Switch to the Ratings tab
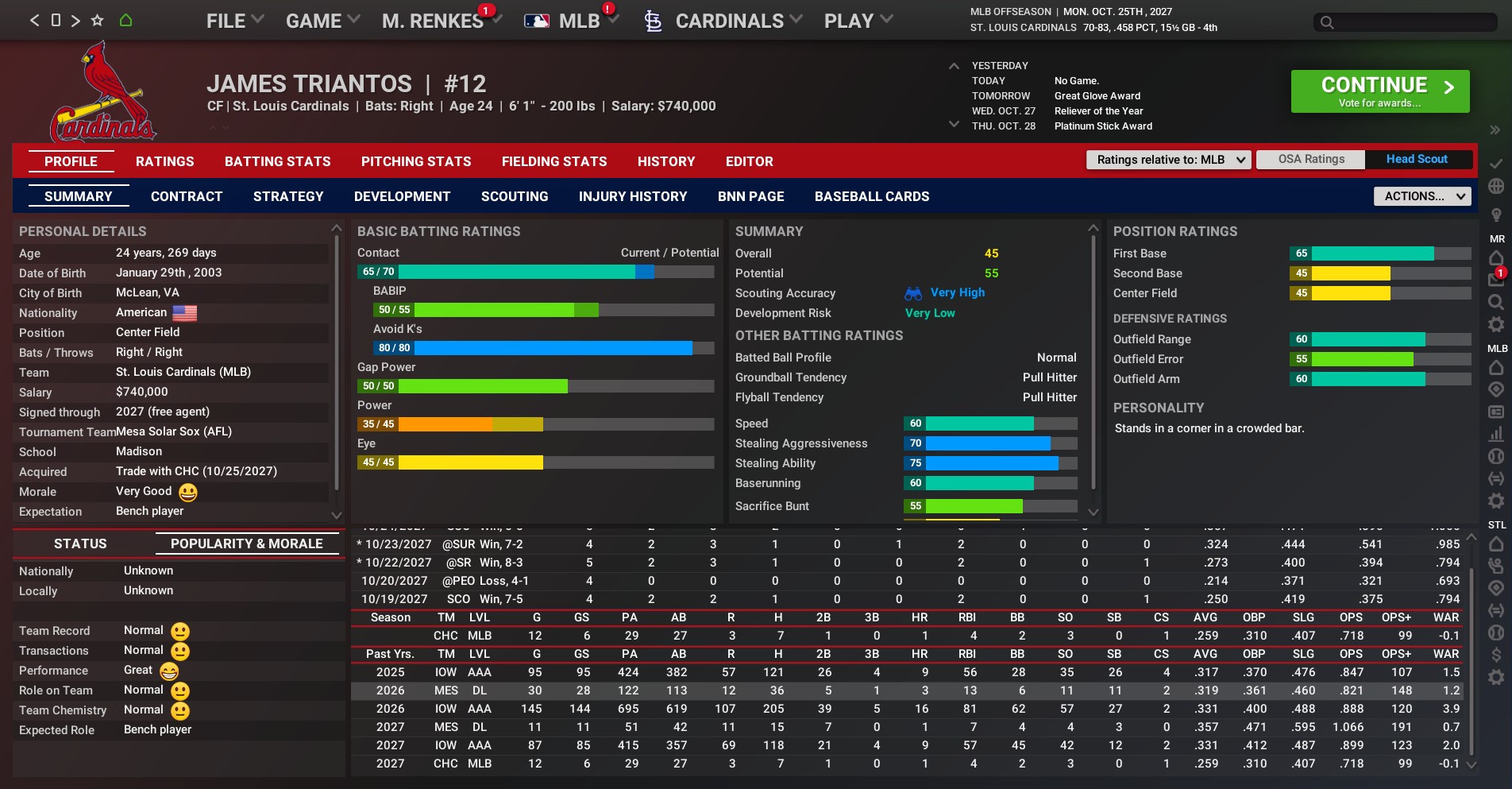Screen dimensions: 1512x789 coord(164,161)
